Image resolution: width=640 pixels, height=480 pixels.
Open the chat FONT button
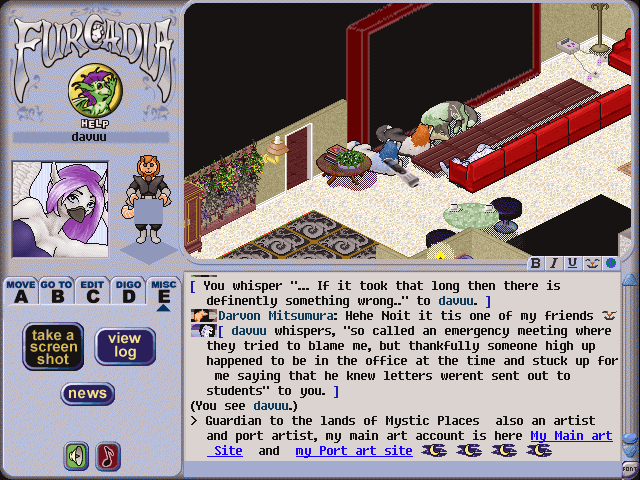pos(629,468)
